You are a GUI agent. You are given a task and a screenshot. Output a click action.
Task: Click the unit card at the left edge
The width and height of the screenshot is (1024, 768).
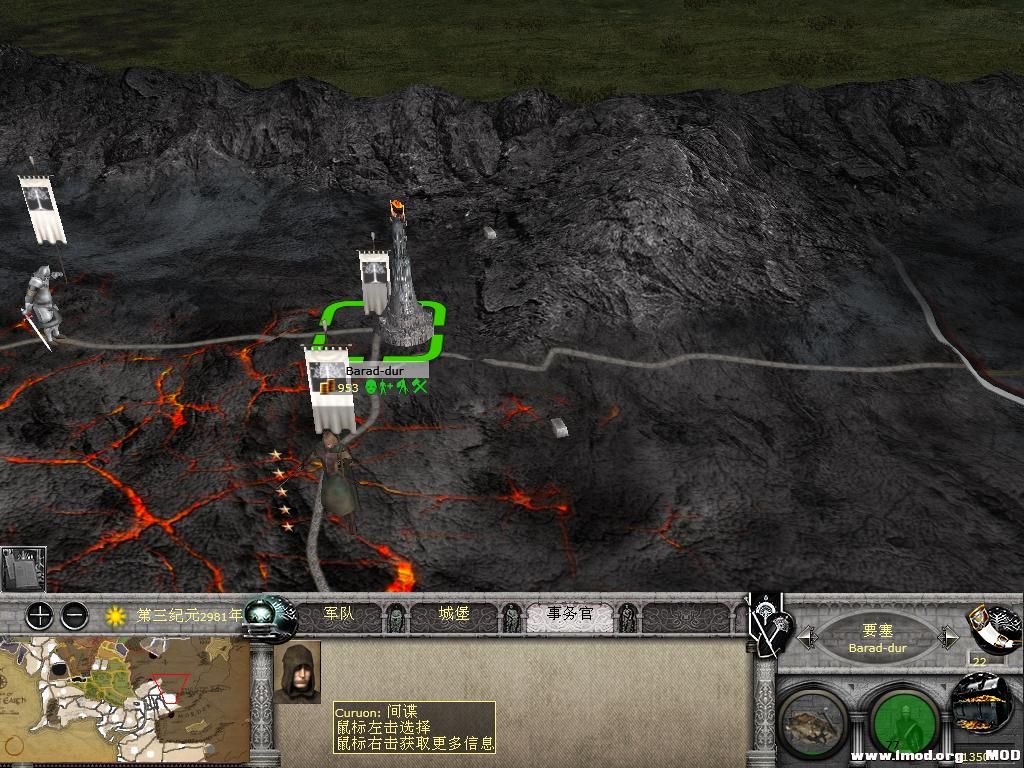(23, 569)
